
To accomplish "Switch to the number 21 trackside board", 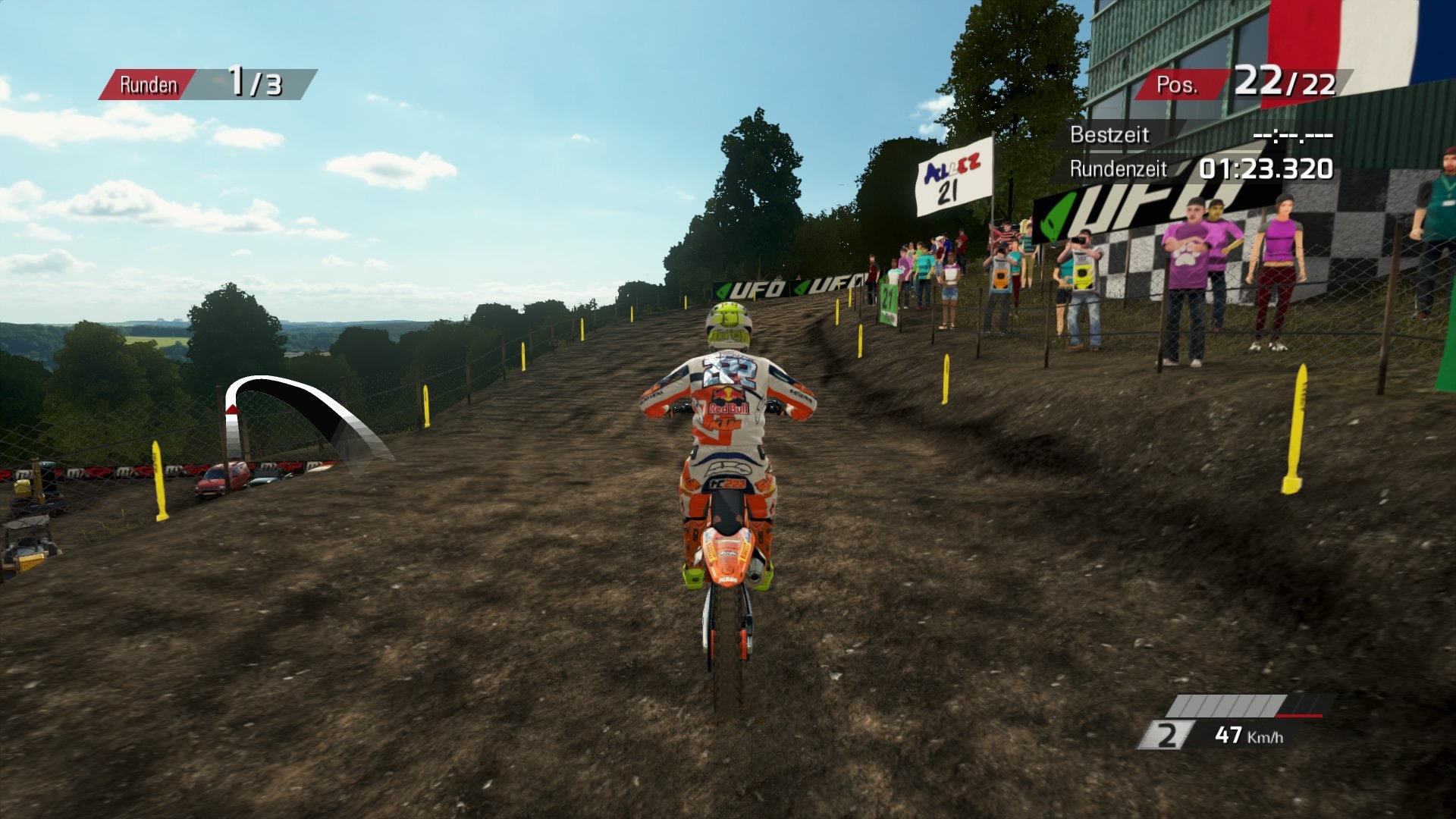I will [x=889, y=299].
